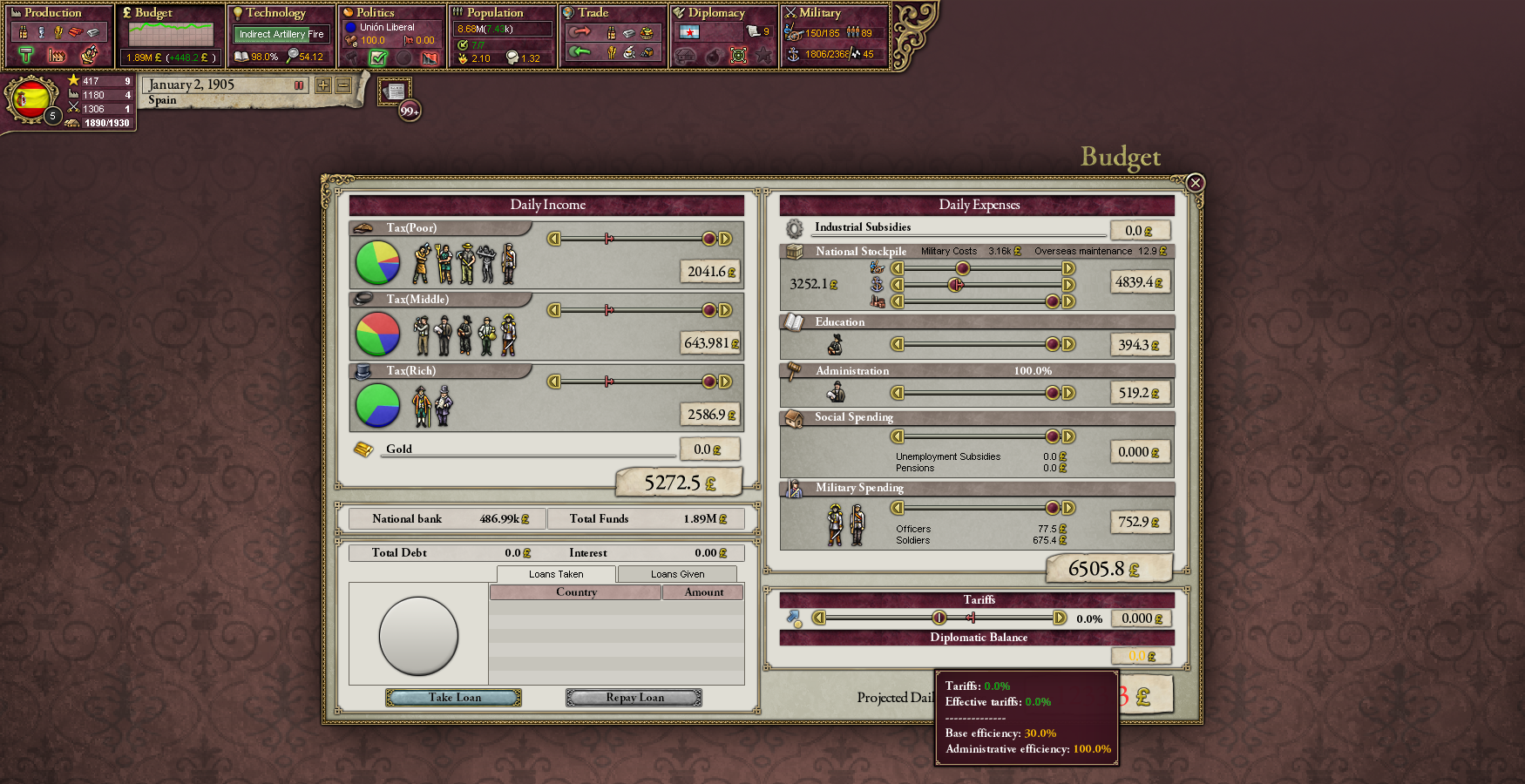Switch to the Loans Given tab

pos(677,574)
